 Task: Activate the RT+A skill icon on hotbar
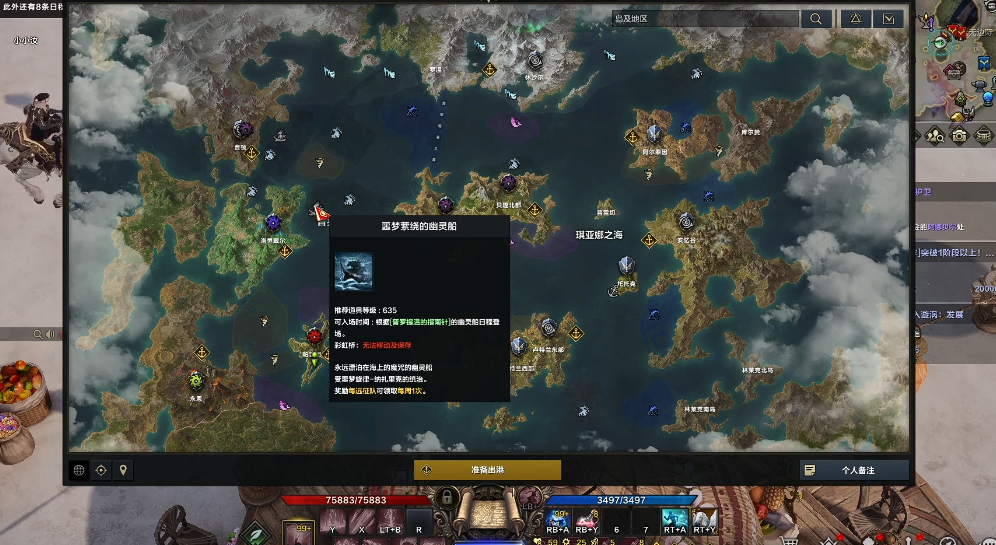pyautogui.click(x=675, y=518)
